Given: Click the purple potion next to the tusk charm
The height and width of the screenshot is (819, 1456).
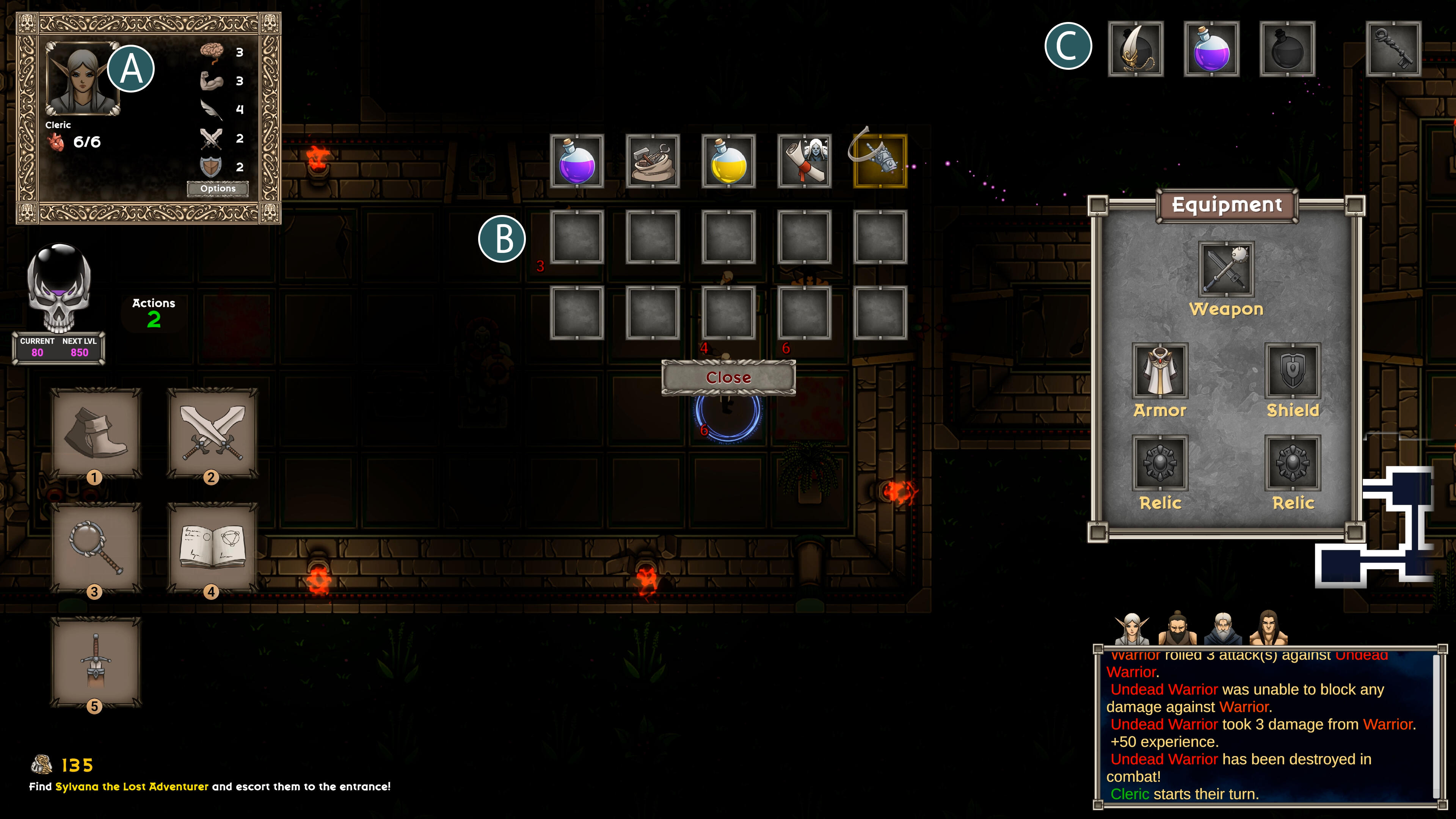Looking at the screenshot, I should 1211,49.
